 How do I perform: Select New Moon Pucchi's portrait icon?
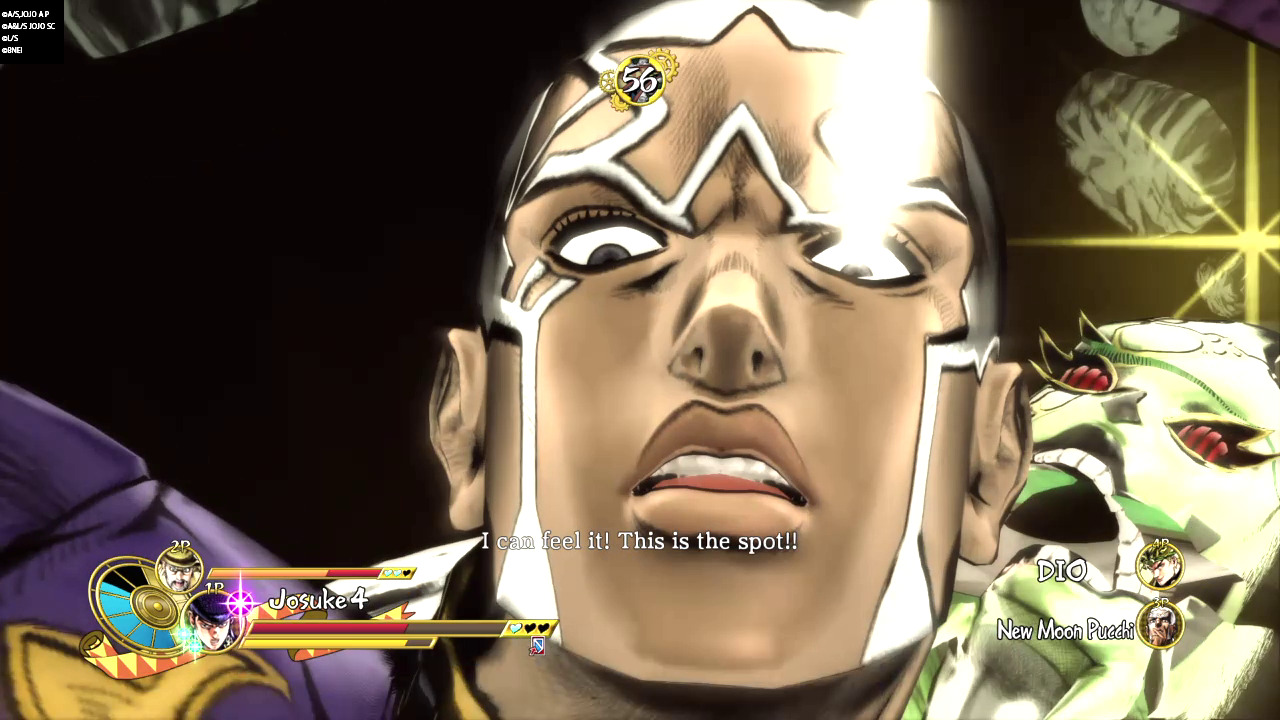point(1160,625)
